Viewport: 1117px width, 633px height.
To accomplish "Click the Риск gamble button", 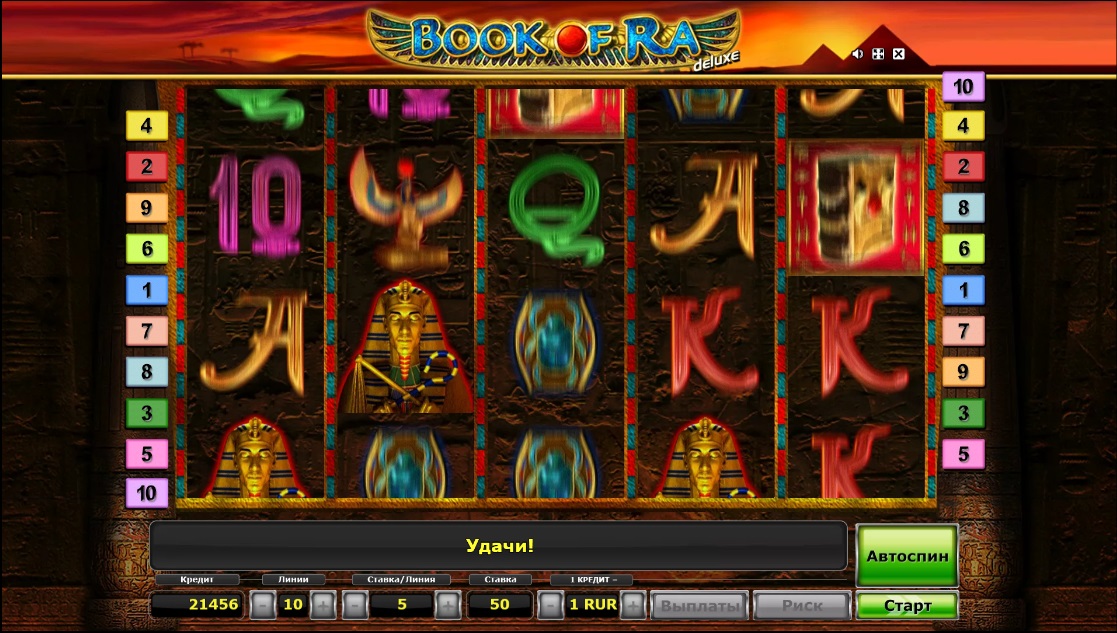I will tap(802, 606).
